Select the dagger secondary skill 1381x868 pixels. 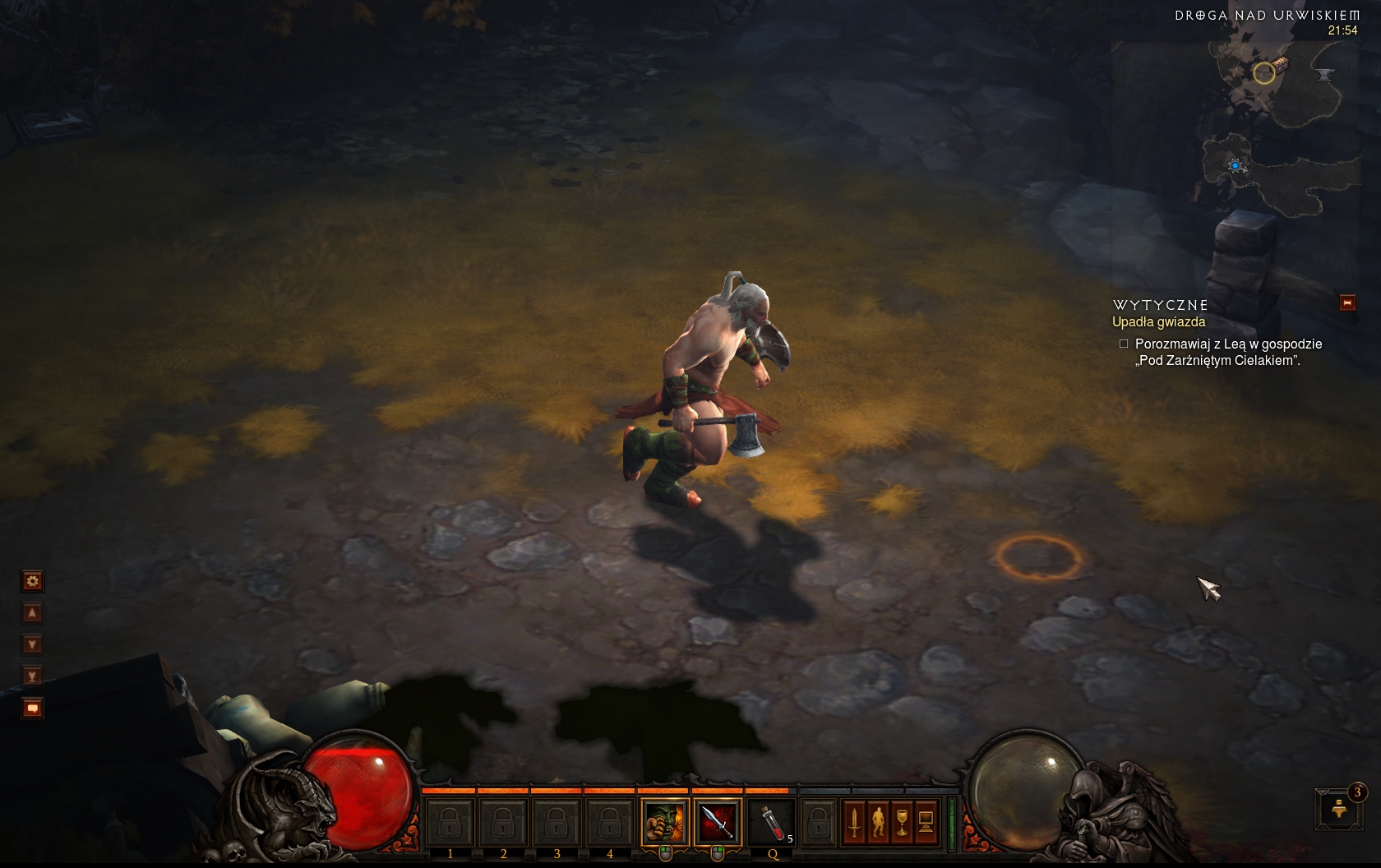(718, 821)
